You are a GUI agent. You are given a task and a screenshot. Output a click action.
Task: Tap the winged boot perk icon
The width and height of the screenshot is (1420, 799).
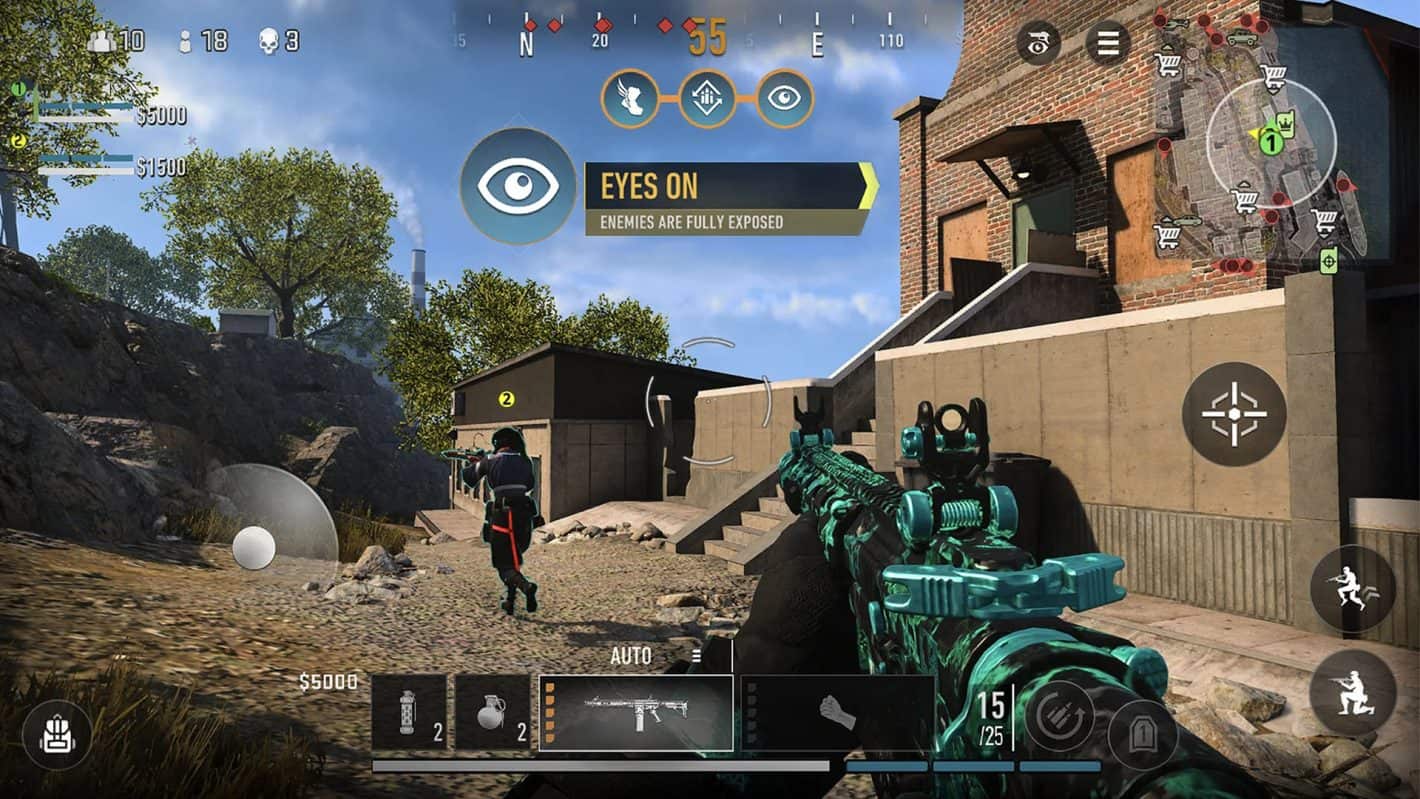630,98
